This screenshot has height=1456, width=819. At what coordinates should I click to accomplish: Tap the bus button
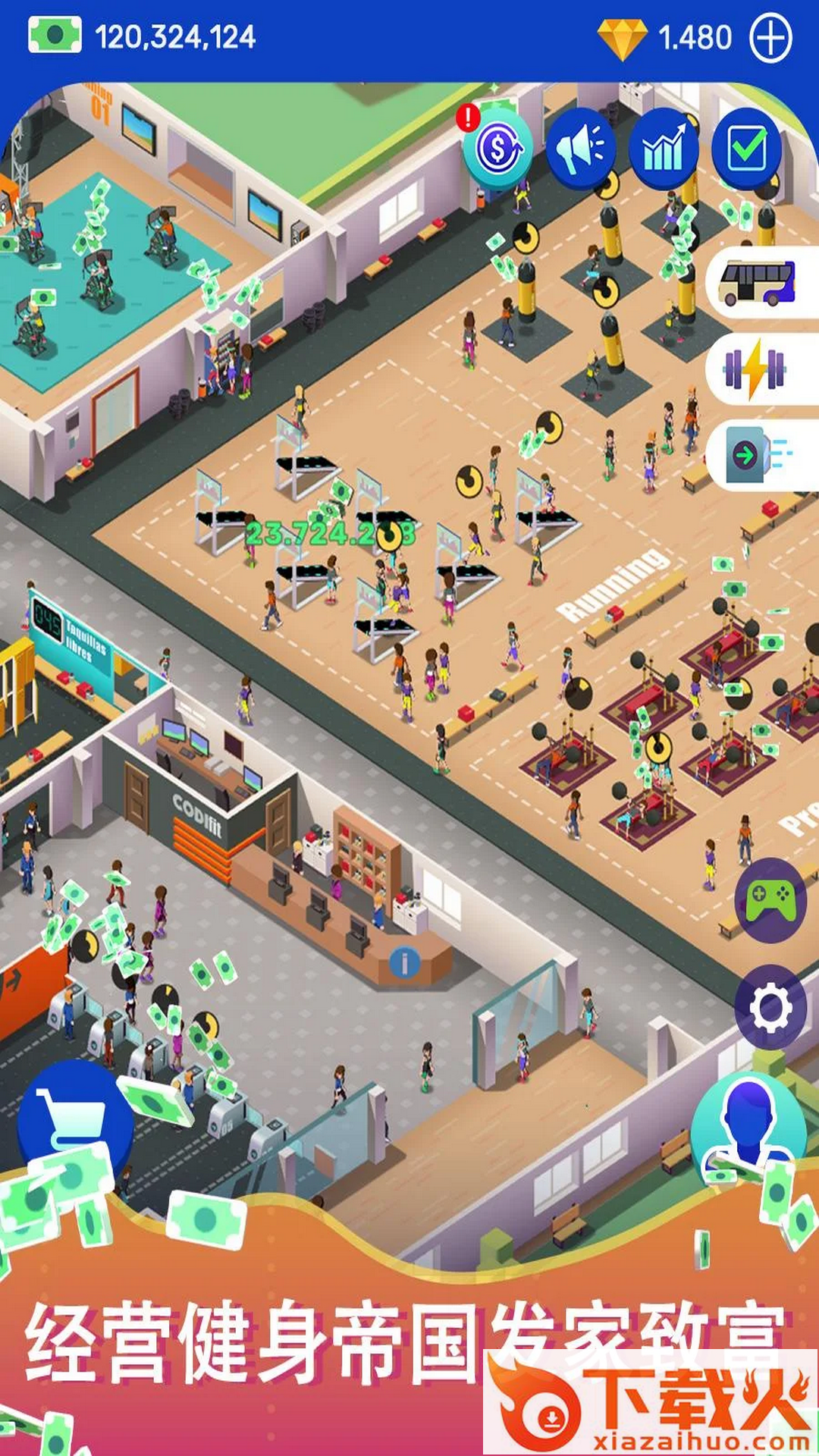pos(758,282)
